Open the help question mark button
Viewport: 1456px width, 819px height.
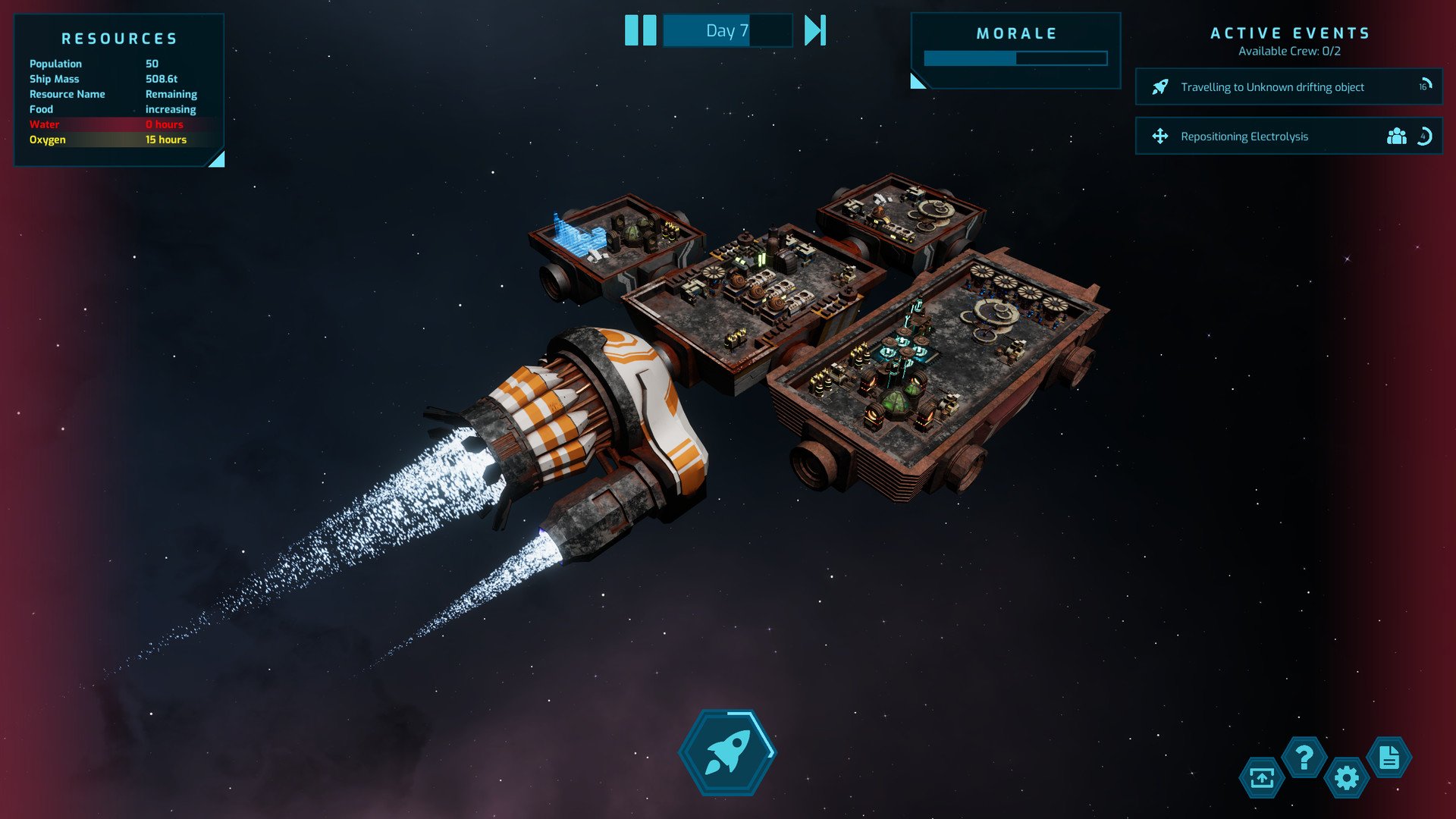coord(1304,757)
